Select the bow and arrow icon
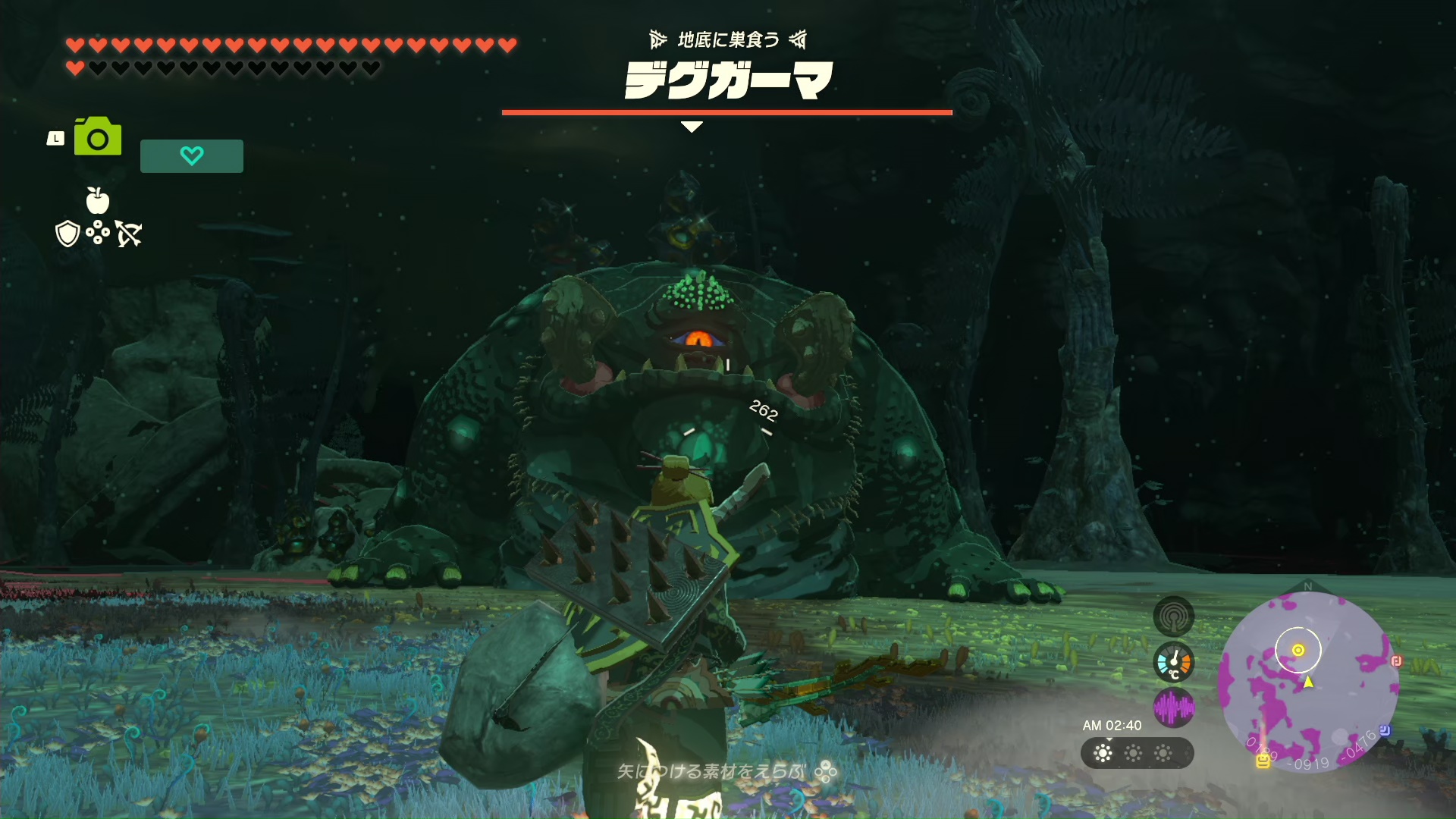Screen dimensions: 1456x819 (129, 234)
